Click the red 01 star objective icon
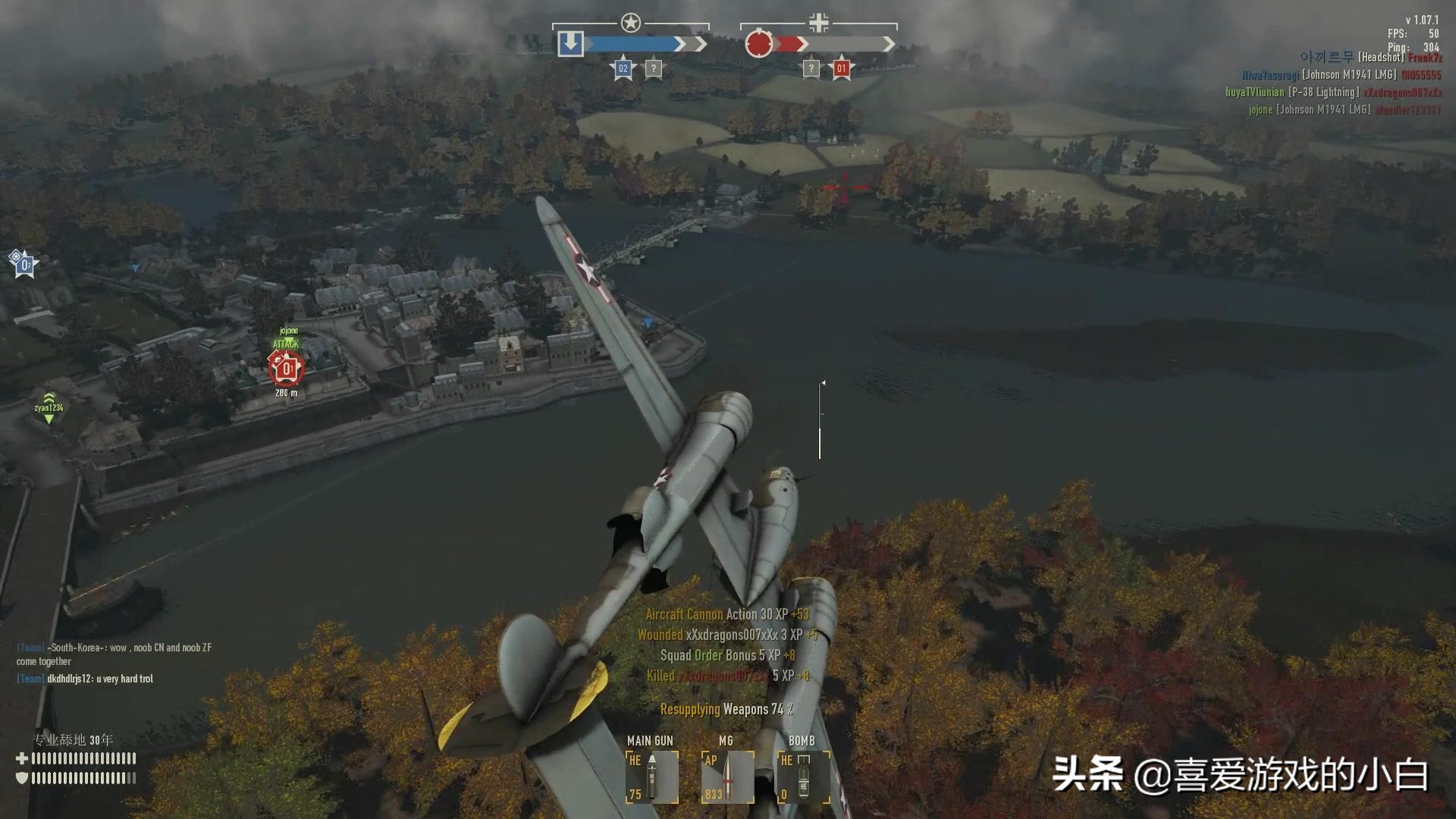1456x819 pixels. point(840,69)
